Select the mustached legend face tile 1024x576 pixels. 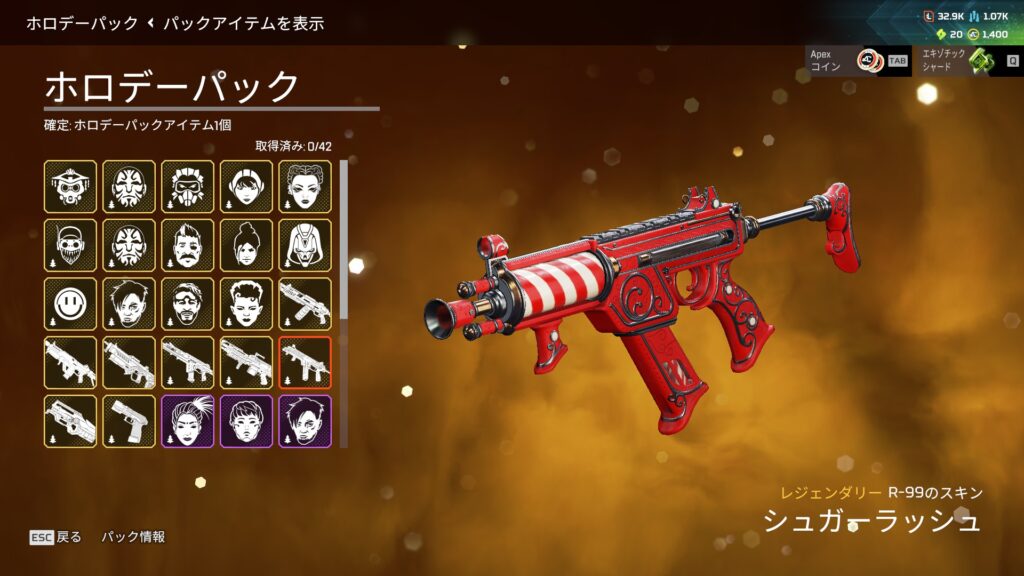188,246
